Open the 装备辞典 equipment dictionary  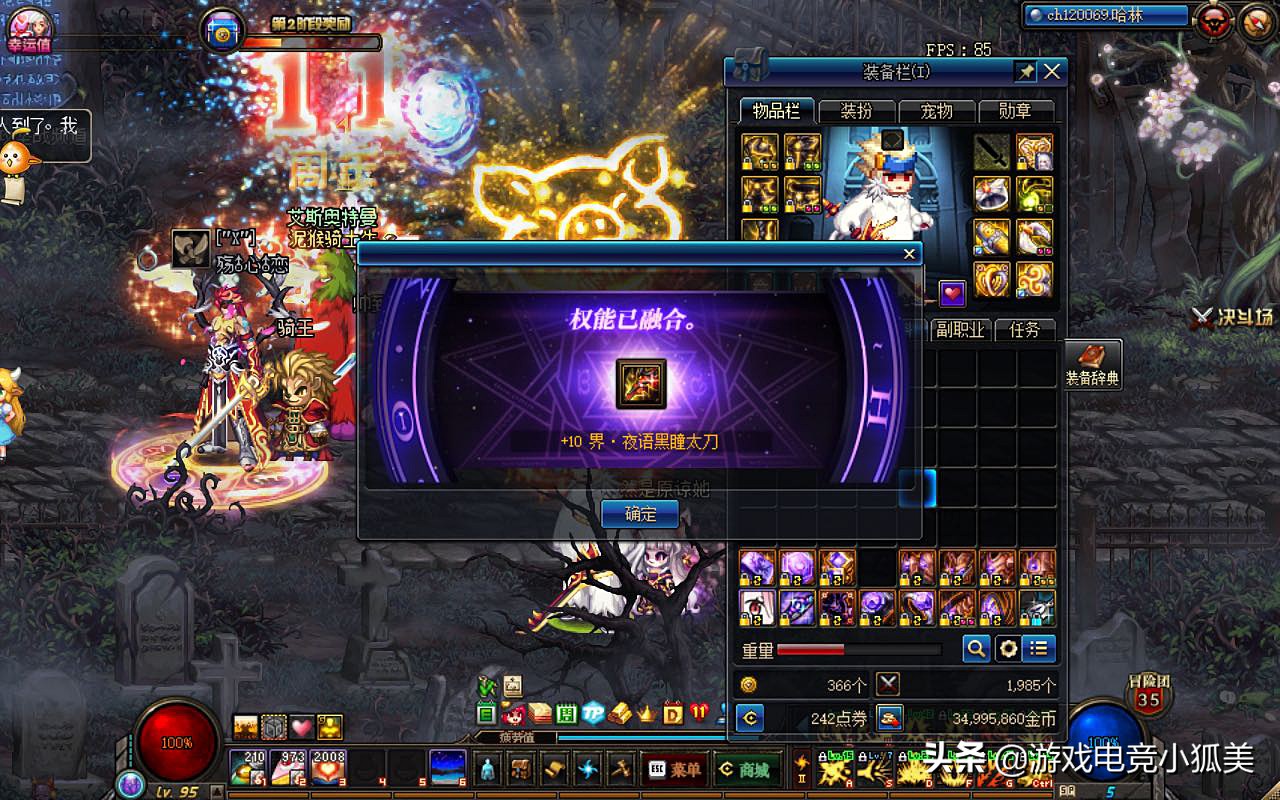coord(1095,365)
